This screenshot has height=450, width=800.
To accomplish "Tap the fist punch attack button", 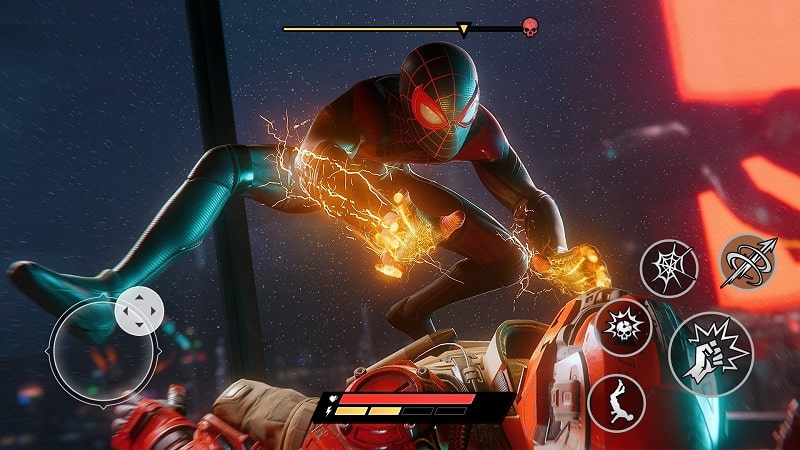I will (710, 354).
